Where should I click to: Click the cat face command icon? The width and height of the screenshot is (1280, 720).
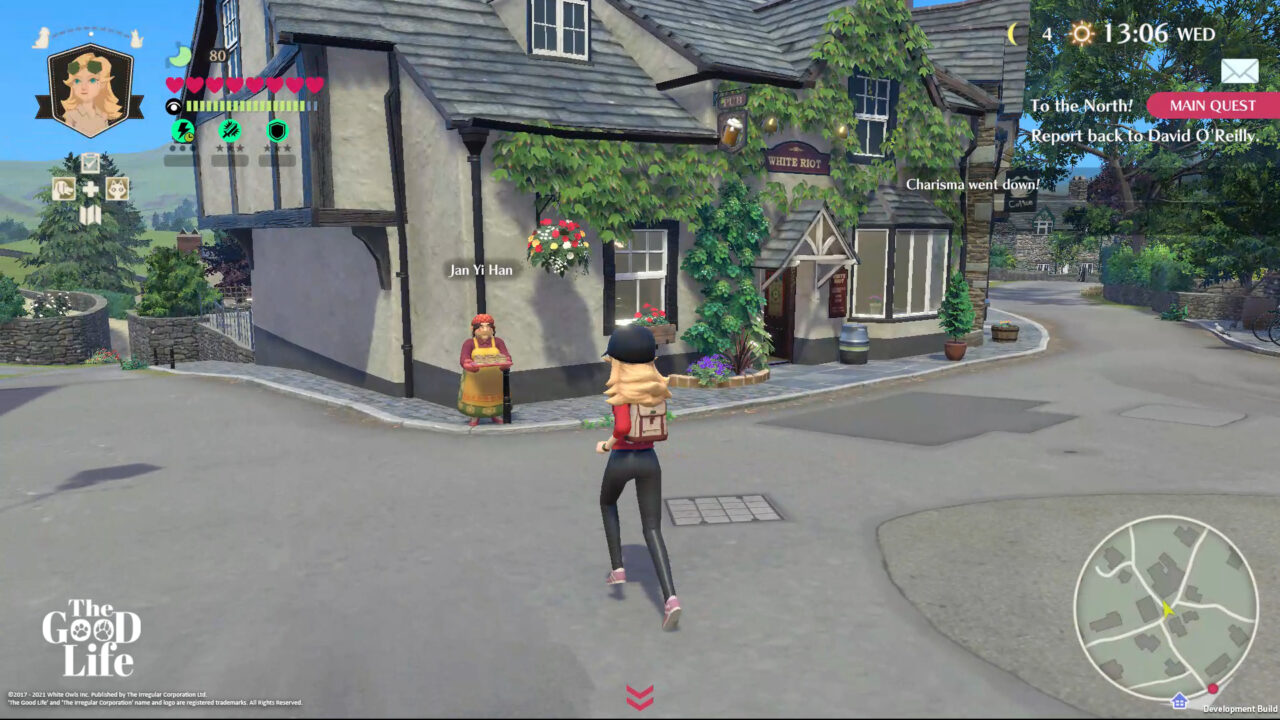[118, 190]
